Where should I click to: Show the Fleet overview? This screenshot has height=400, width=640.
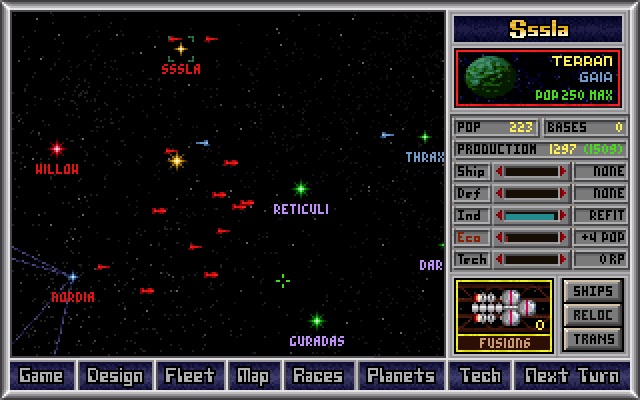tap(189, 376)
